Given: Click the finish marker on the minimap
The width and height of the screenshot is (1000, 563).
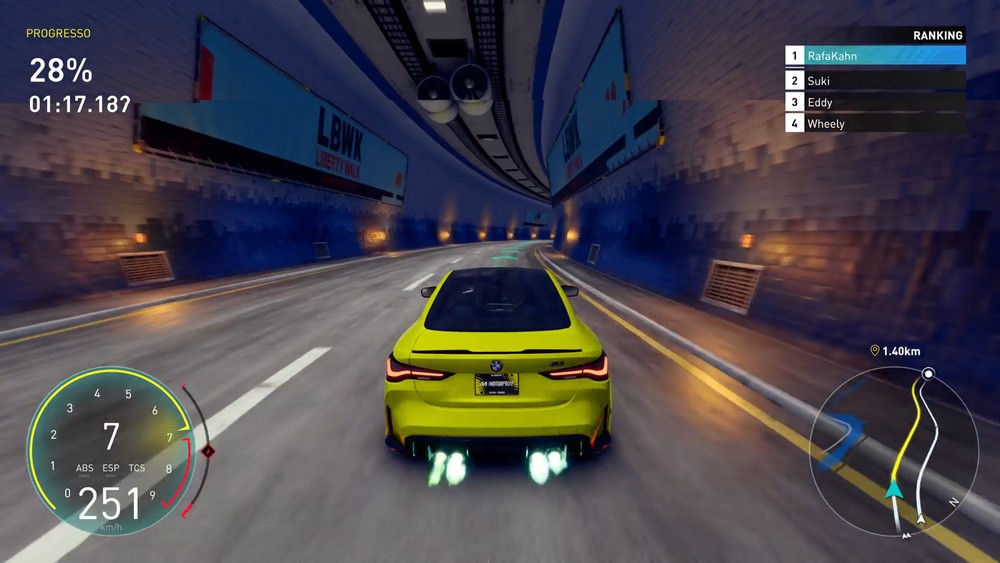Looking at the screenshot, I should (928, 374).
